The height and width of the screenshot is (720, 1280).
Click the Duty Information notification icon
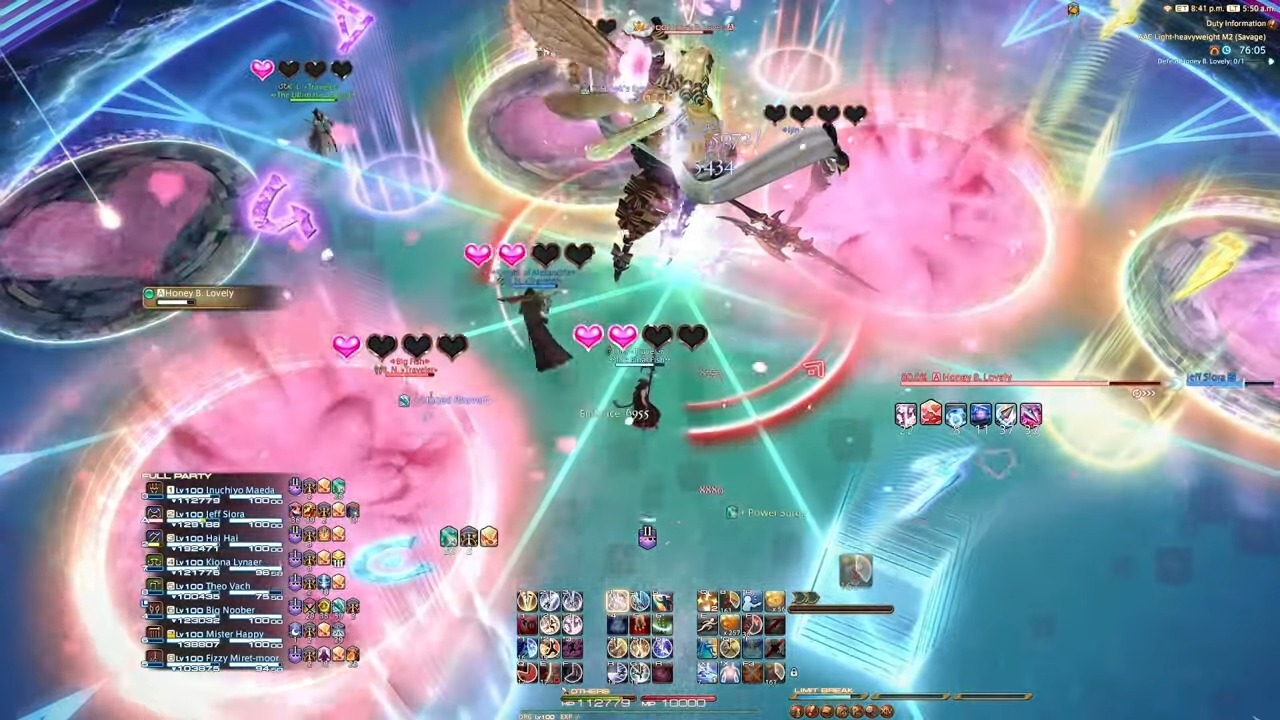pyautogui.click(x=1272, y=23)
